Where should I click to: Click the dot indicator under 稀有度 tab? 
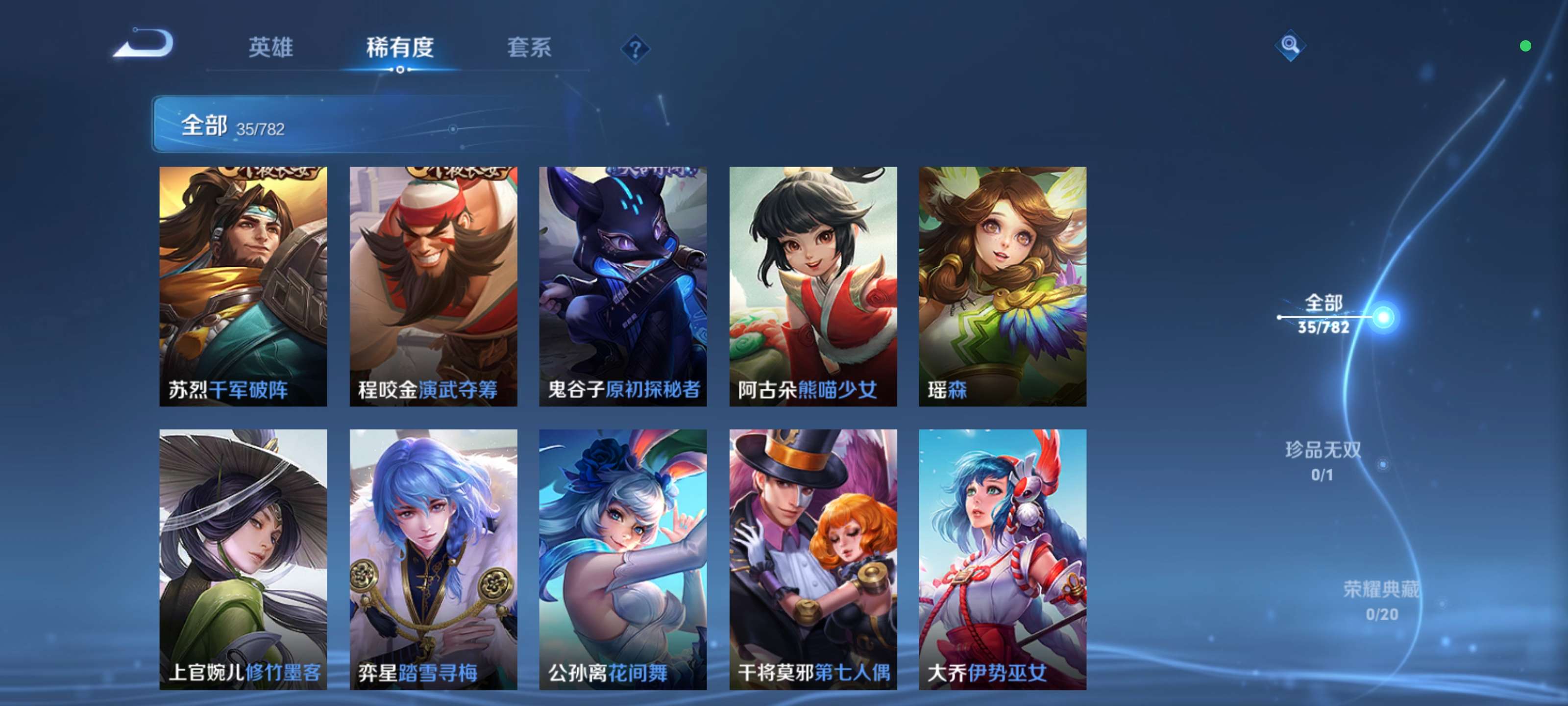click(401, 70)
